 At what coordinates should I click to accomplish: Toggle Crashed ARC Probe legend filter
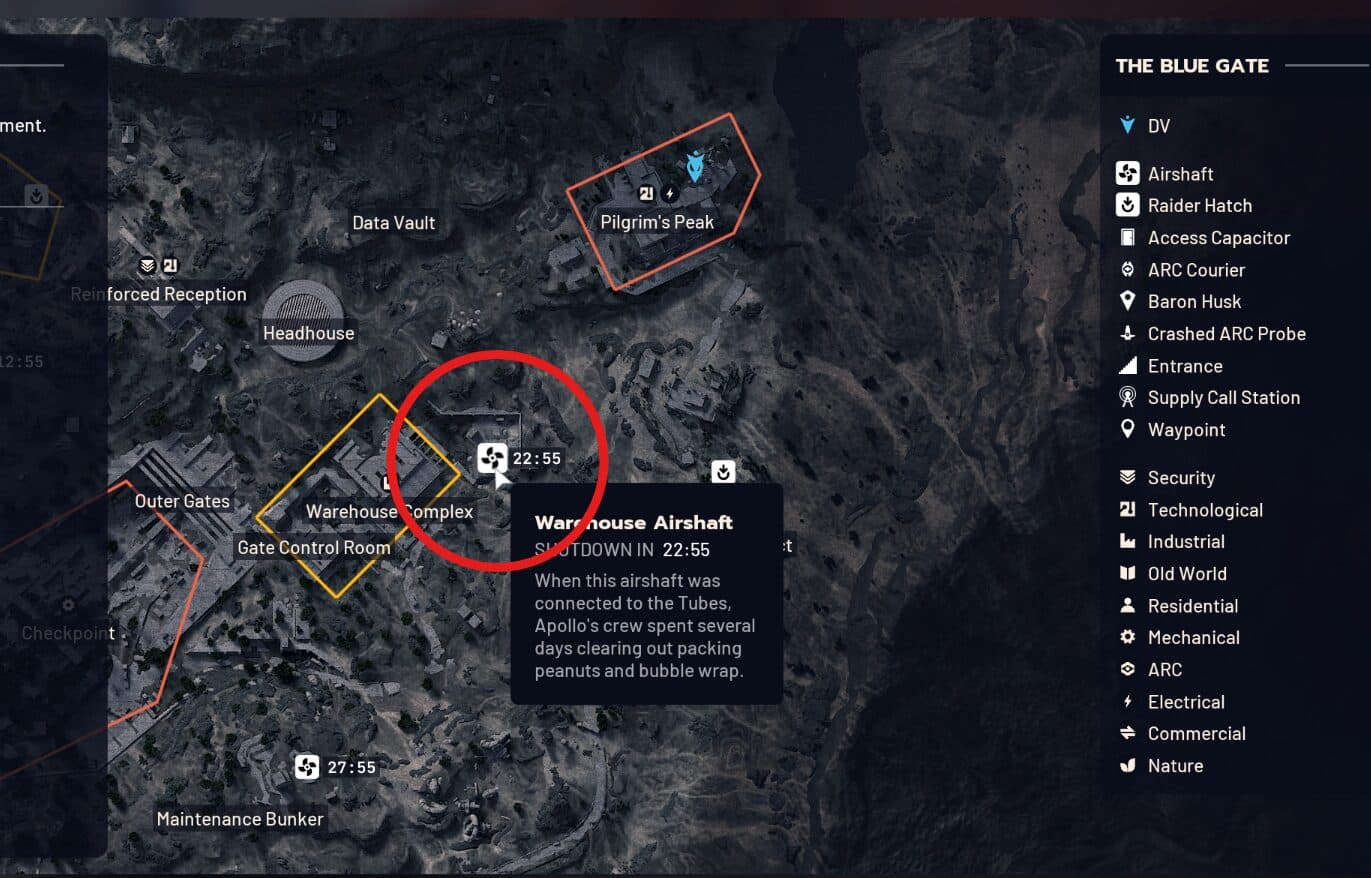click(1226, 334)
